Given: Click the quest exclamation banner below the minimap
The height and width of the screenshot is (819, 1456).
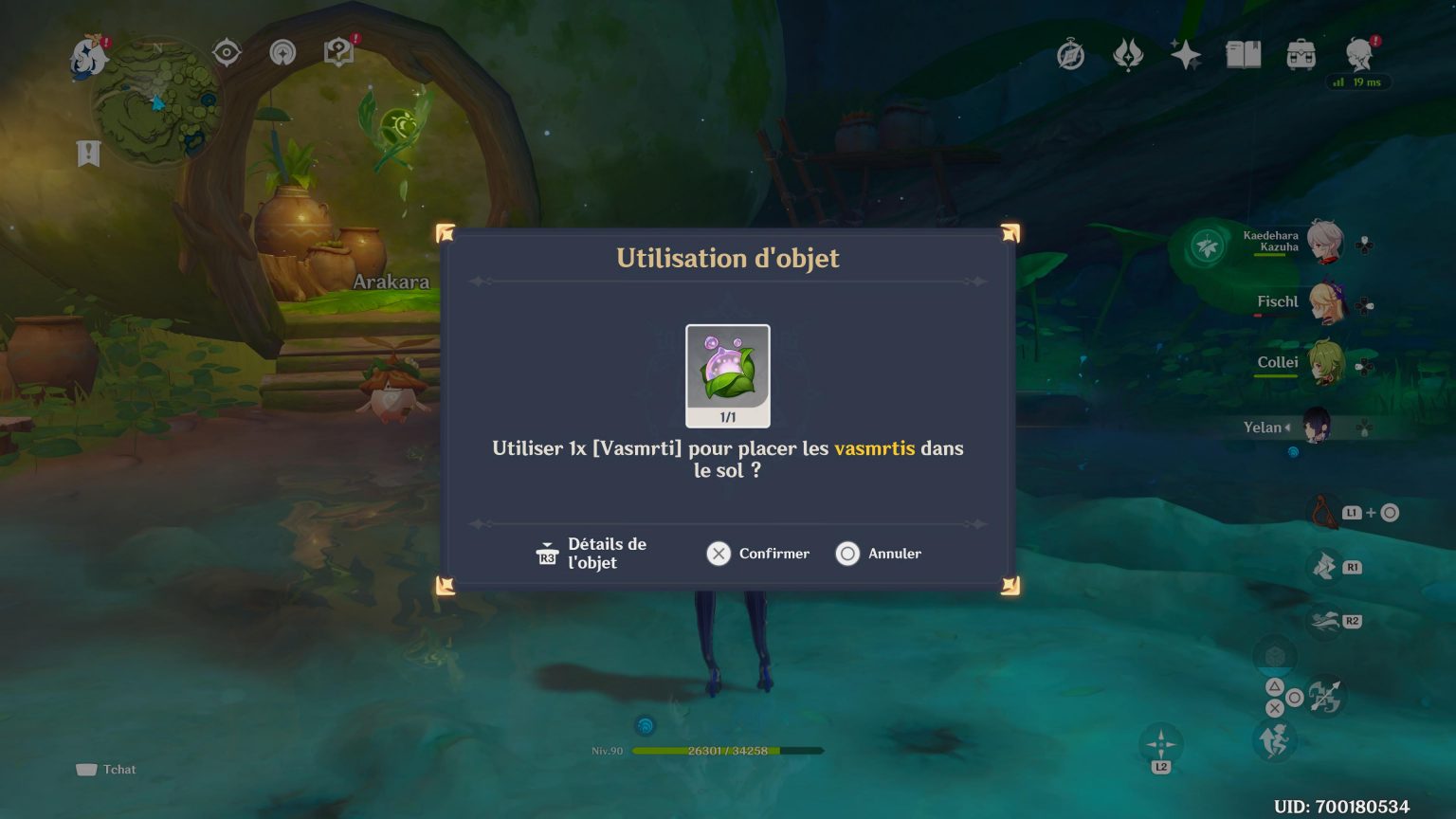Looking at the screenshot, I should (87, 152).
